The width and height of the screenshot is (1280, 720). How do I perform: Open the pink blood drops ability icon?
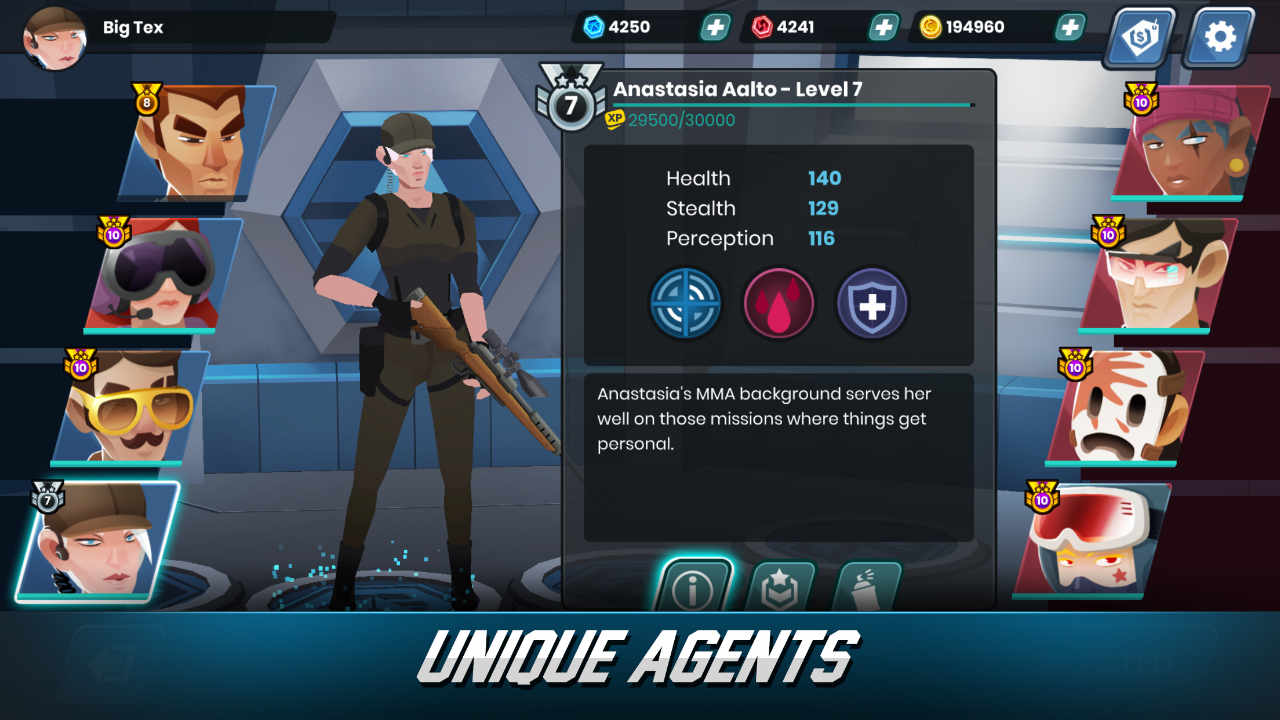point(778,303)
